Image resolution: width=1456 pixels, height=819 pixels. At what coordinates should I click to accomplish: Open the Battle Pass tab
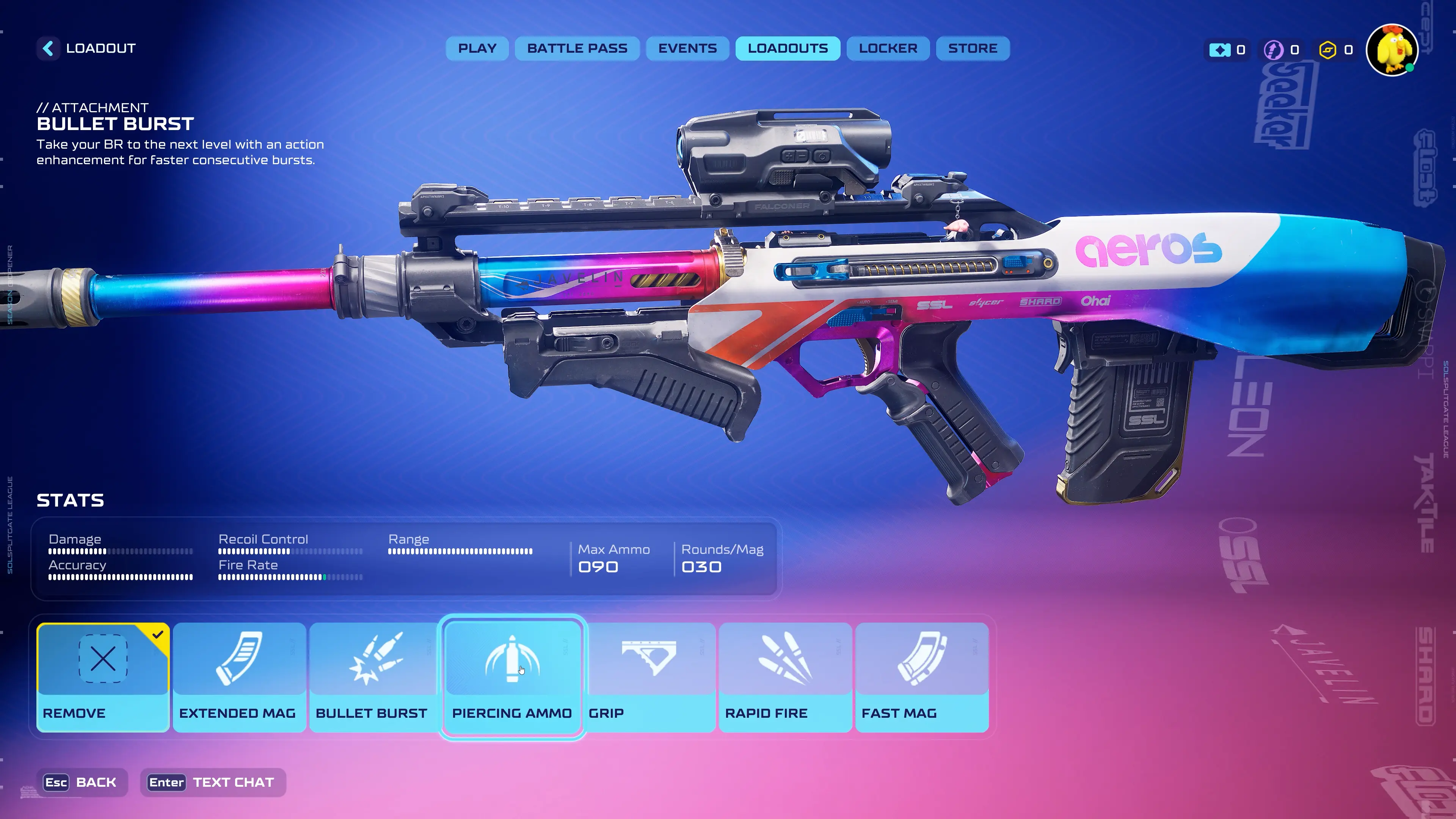[x=577, y=49]
